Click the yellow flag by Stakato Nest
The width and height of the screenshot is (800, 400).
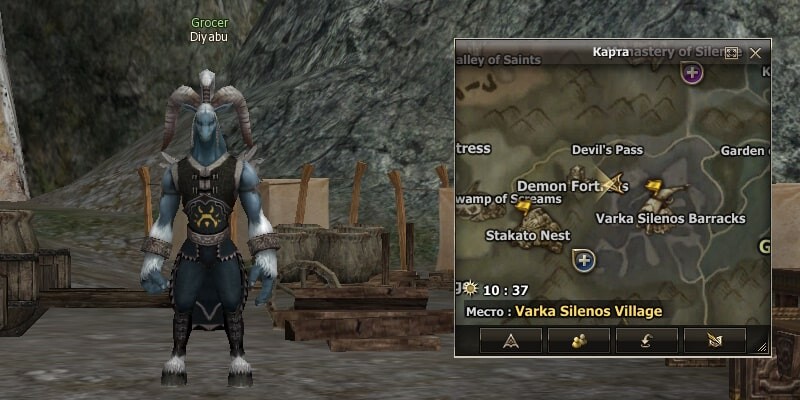[x=522, y=207]
